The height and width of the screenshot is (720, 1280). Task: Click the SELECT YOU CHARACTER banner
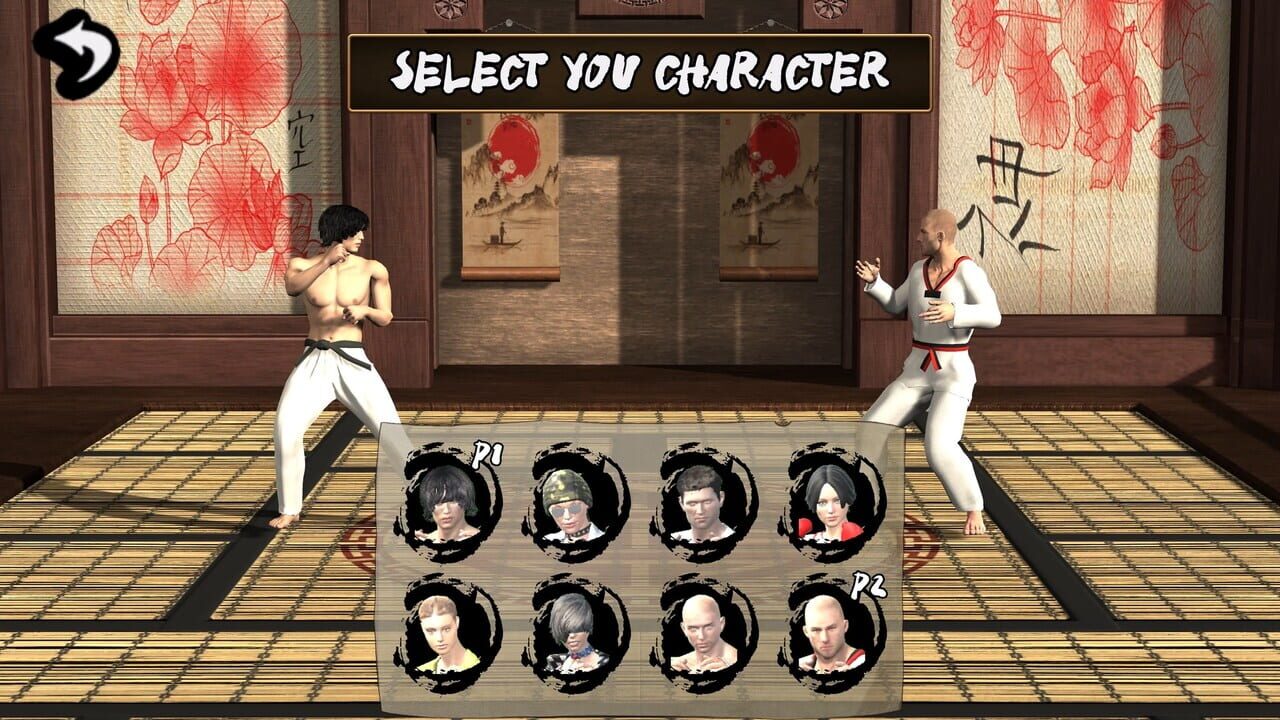pos(640,68)
